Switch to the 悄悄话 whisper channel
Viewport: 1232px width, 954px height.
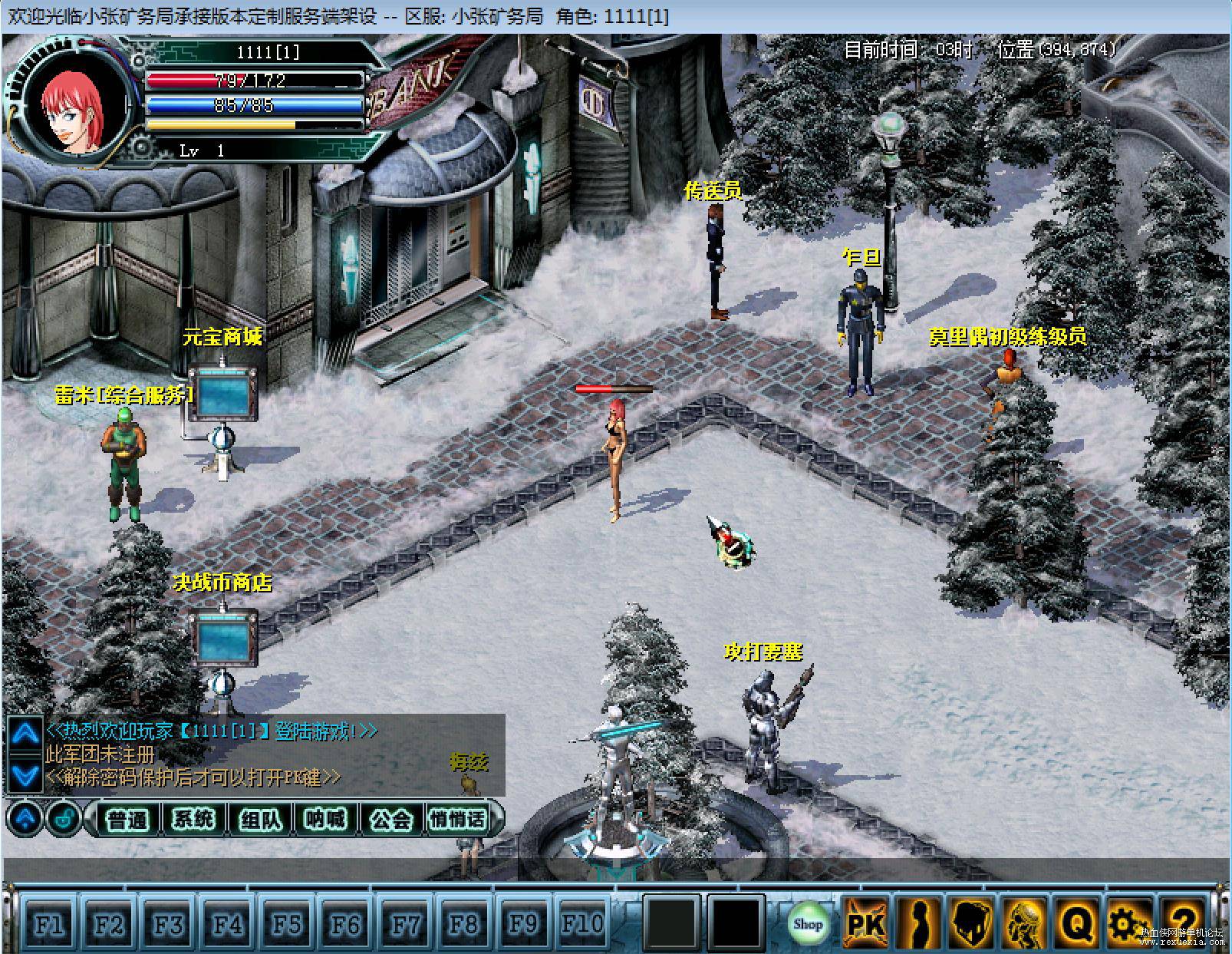click(x=458, y=820)
